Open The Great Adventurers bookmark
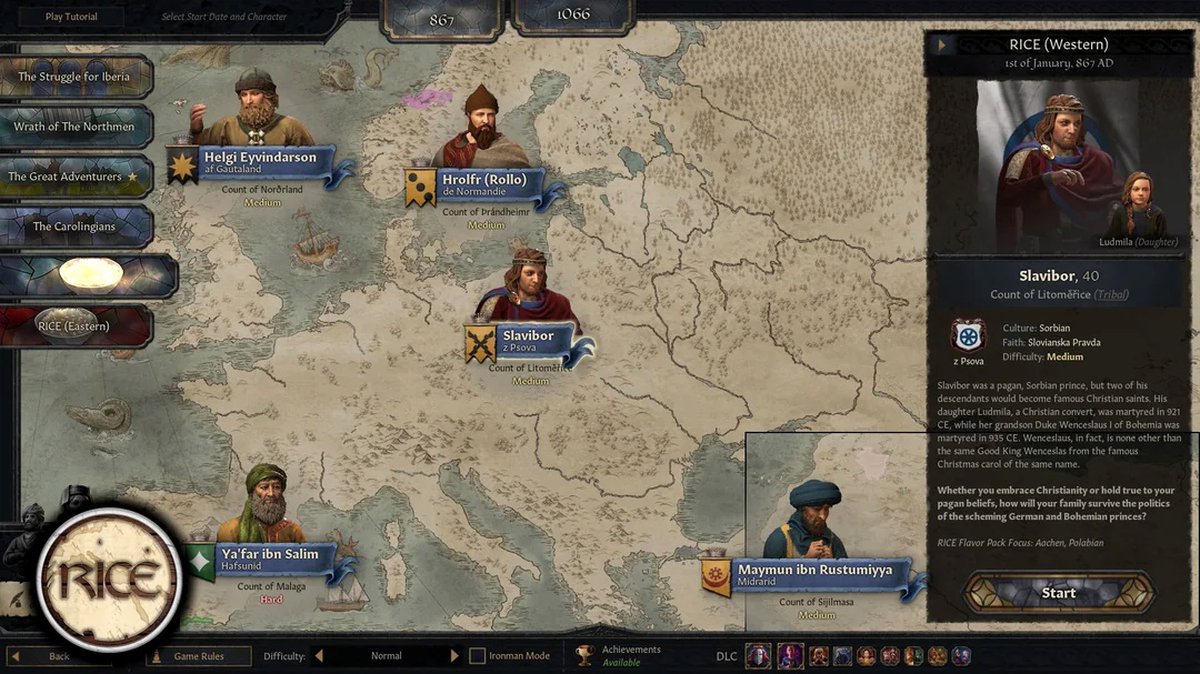 point(75,177)
